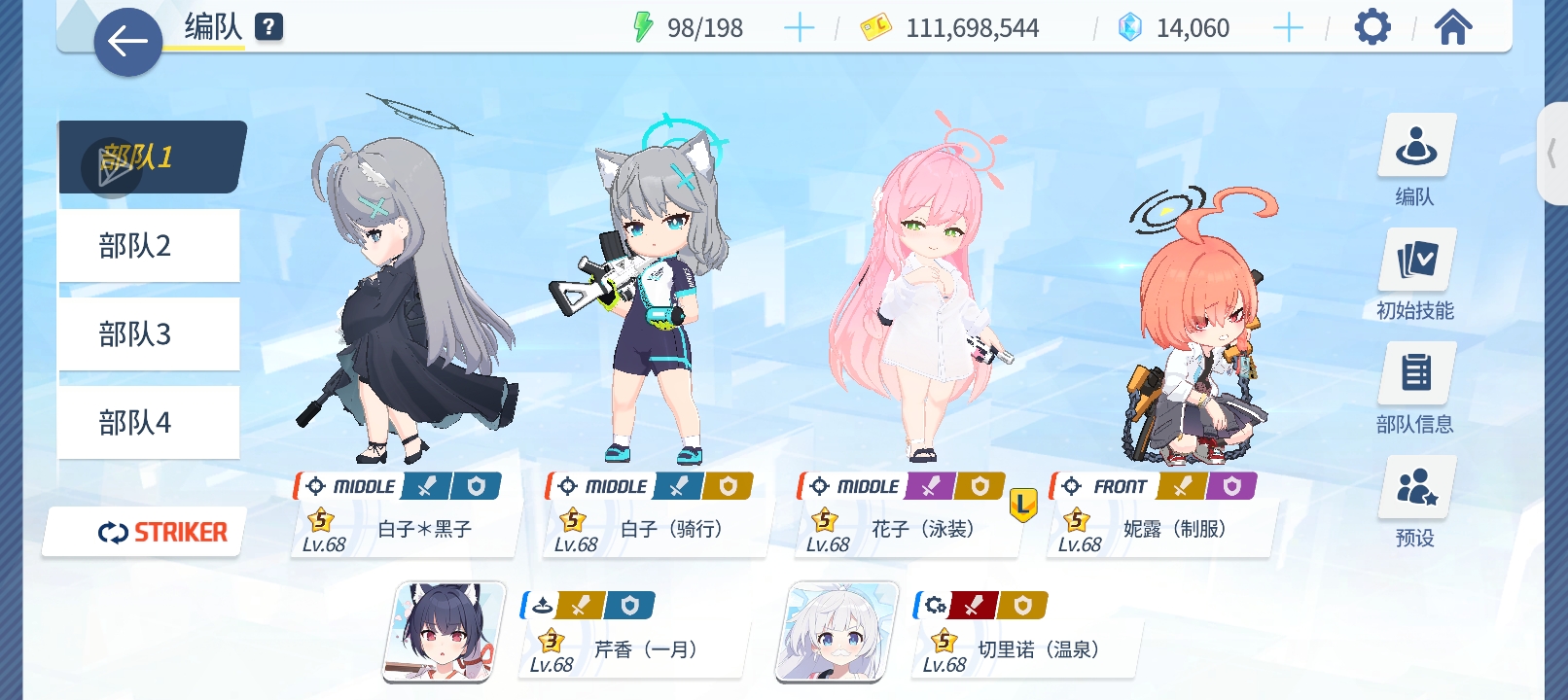Viewport: 1568px width, 700px height.
Task: Collapse the right sidebar with the edge chevron
Action: click(x=1553, y=151)
